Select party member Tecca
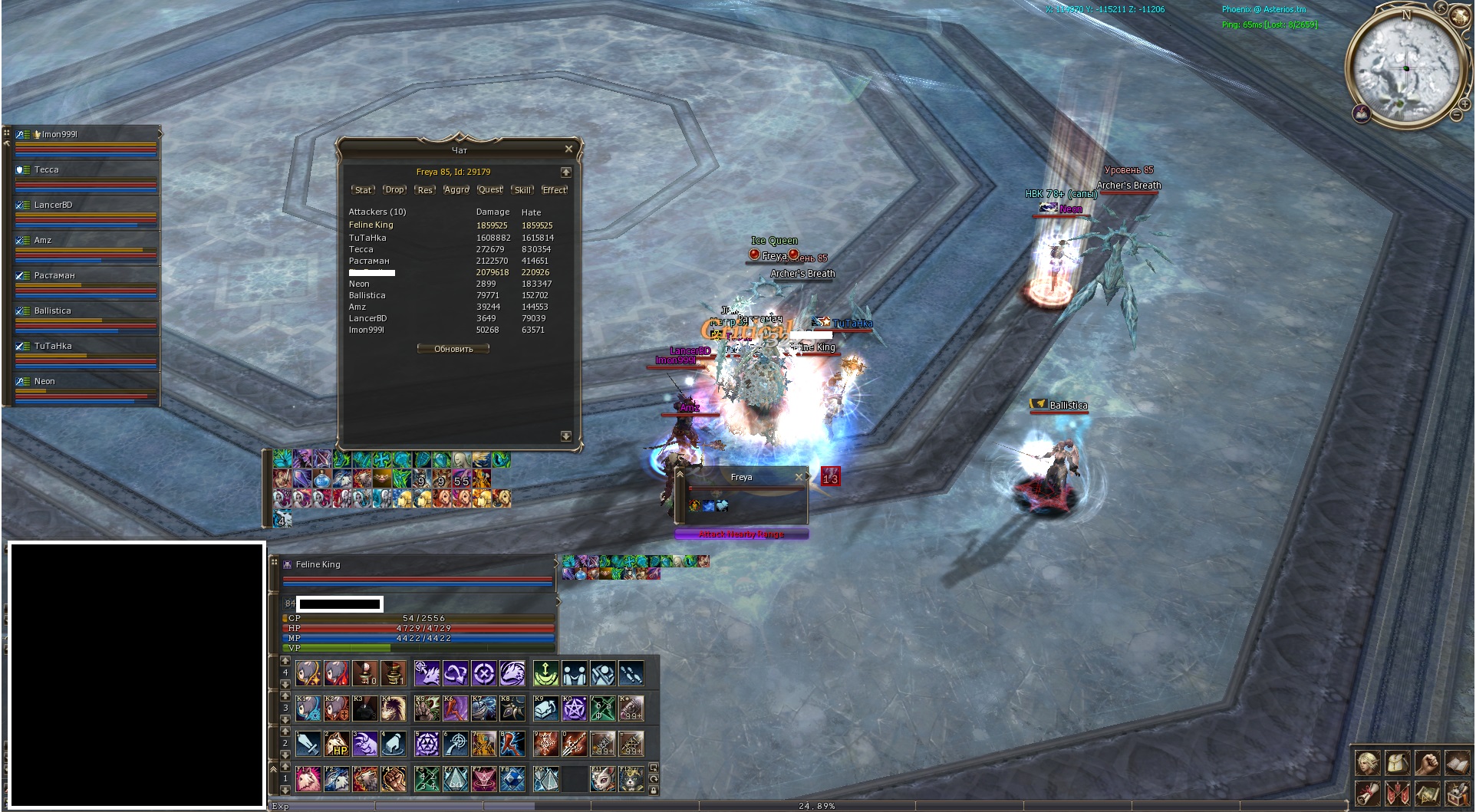The height and width of the screenshot is (812, 1476). [47, 169]
